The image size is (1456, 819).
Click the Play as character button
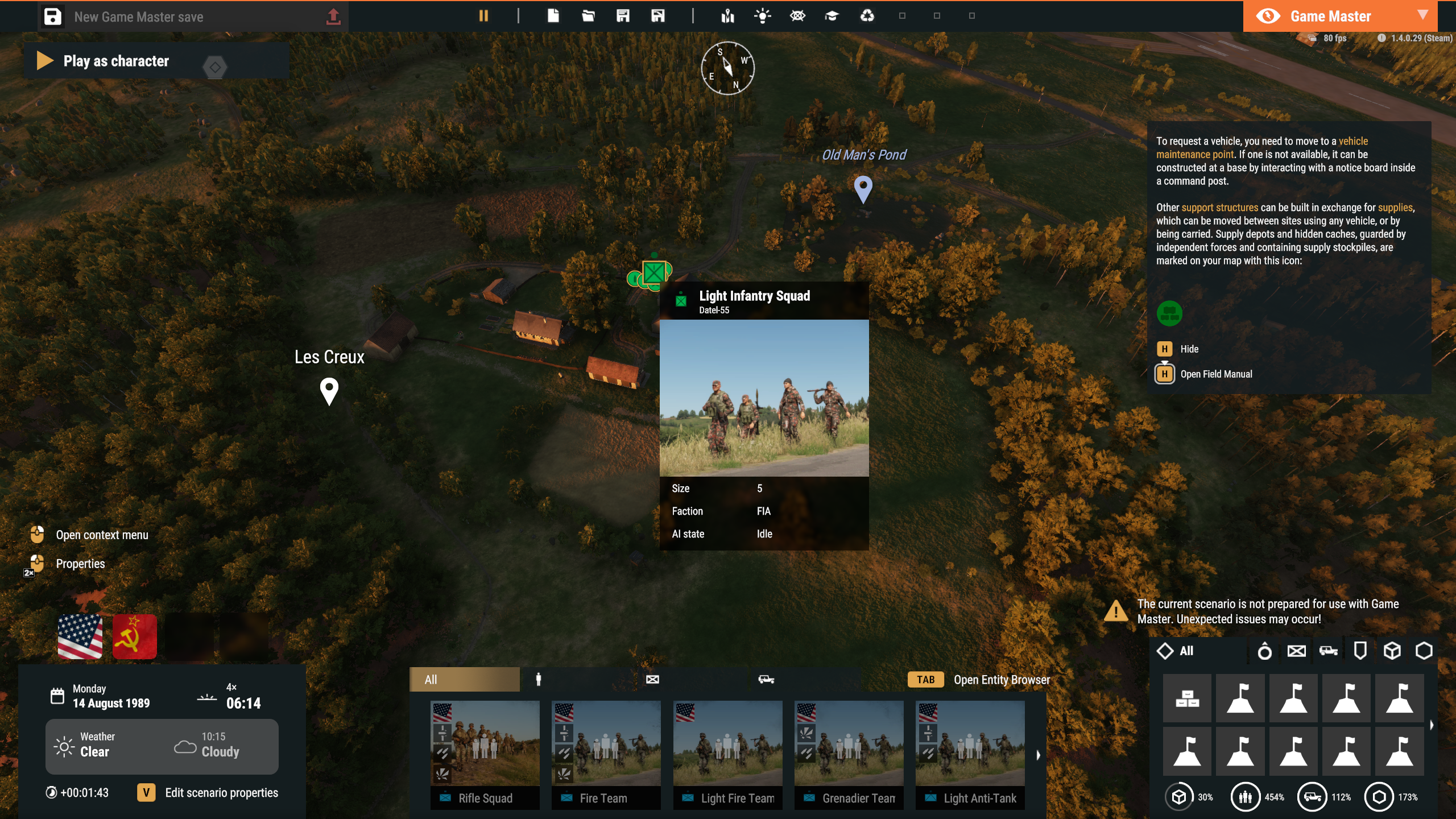(115, 61)
